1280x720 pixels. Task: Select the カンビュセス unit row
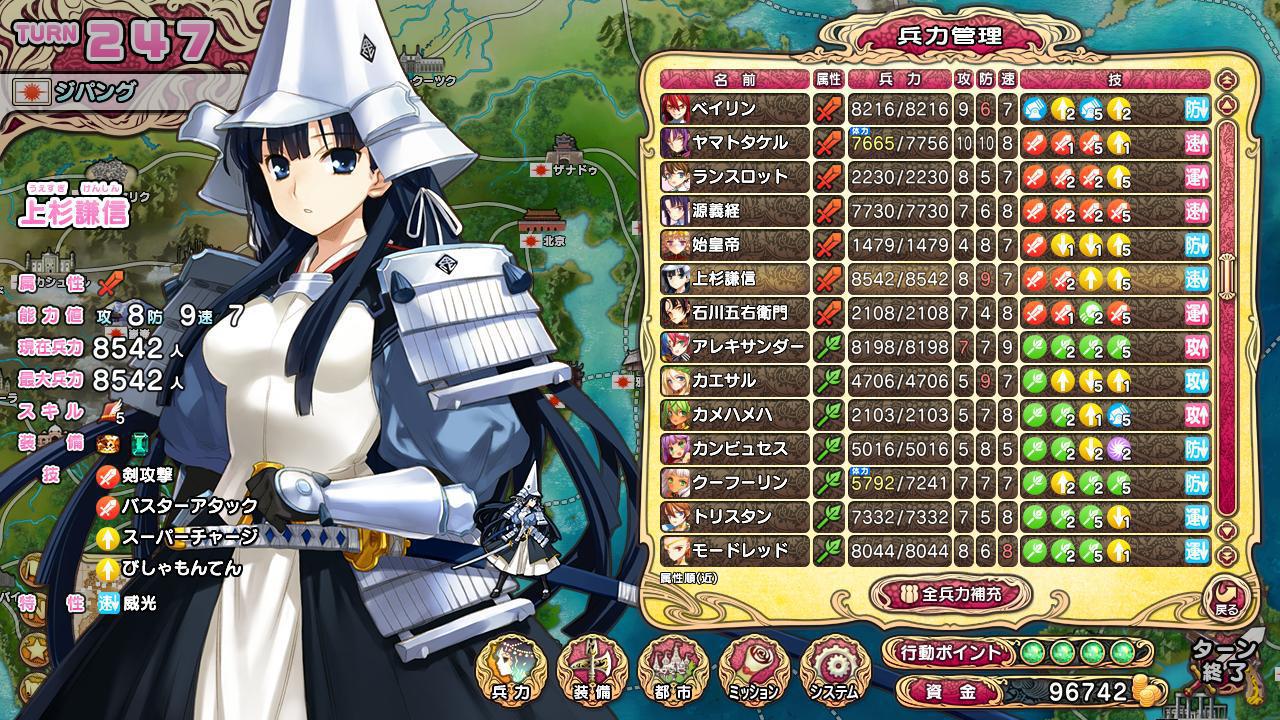click(735, 449)
